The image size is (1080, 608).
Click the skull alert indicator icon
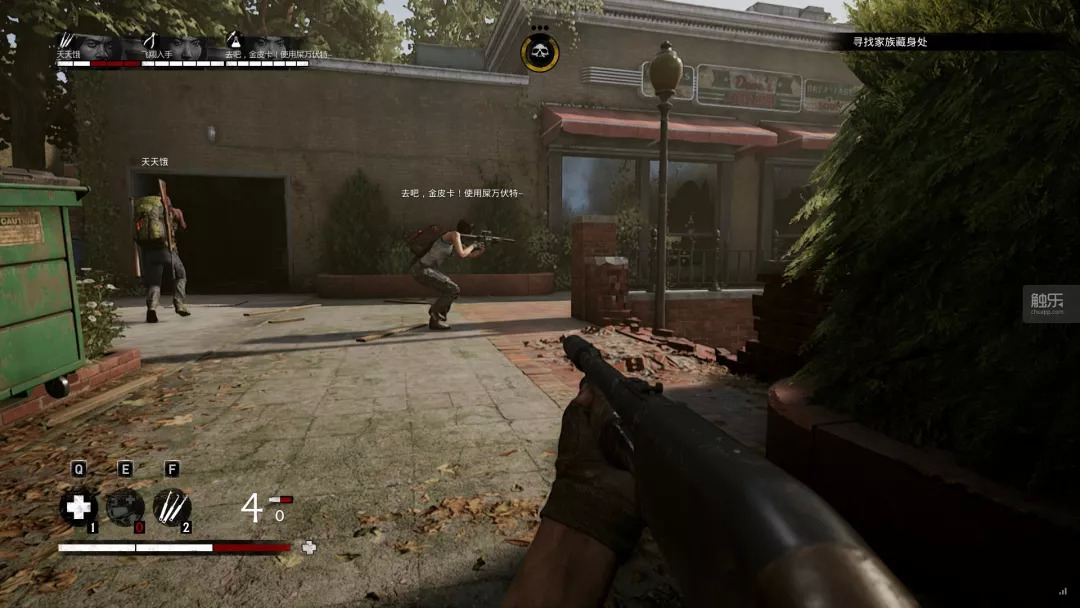pos(540,52)
